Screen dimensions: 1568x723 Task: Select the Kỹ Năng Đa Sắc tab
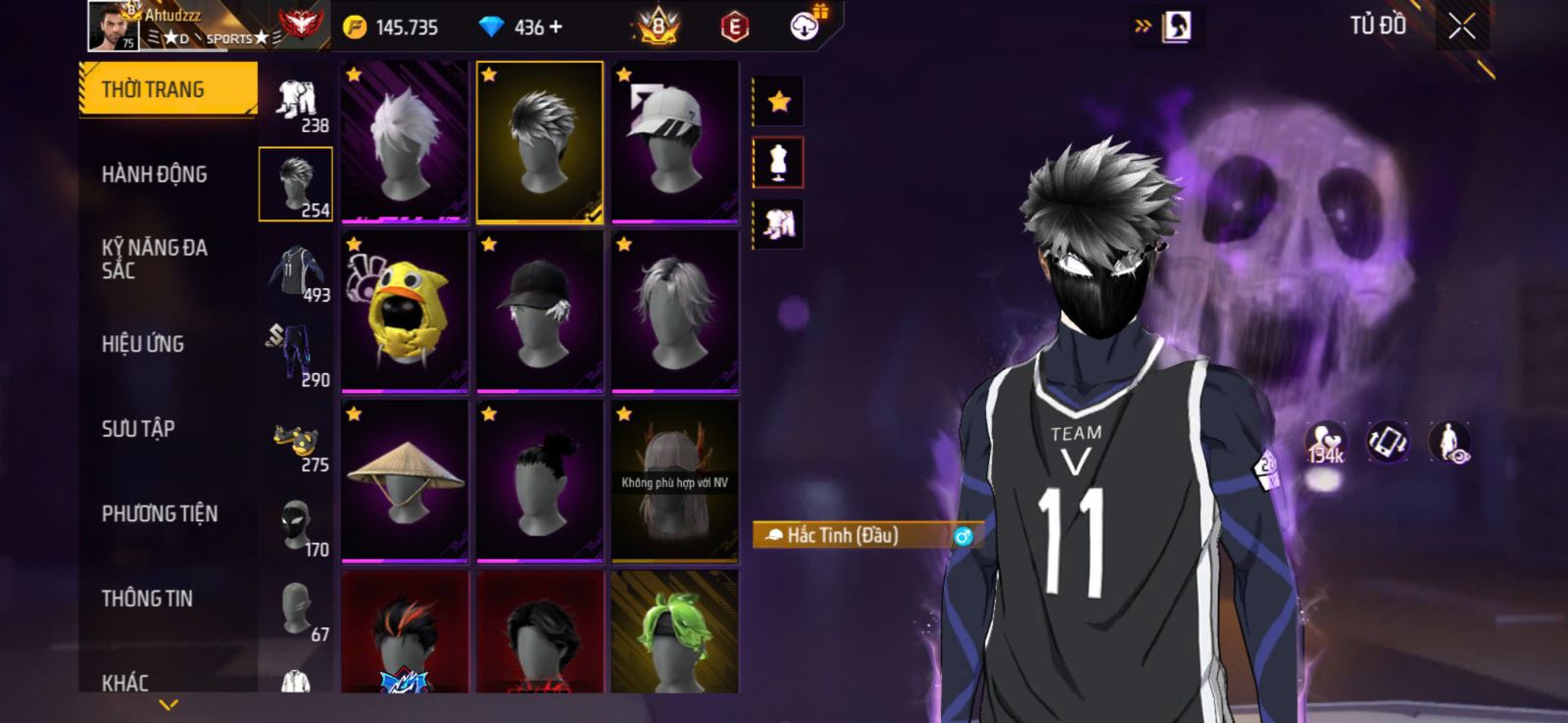point(155,259)
